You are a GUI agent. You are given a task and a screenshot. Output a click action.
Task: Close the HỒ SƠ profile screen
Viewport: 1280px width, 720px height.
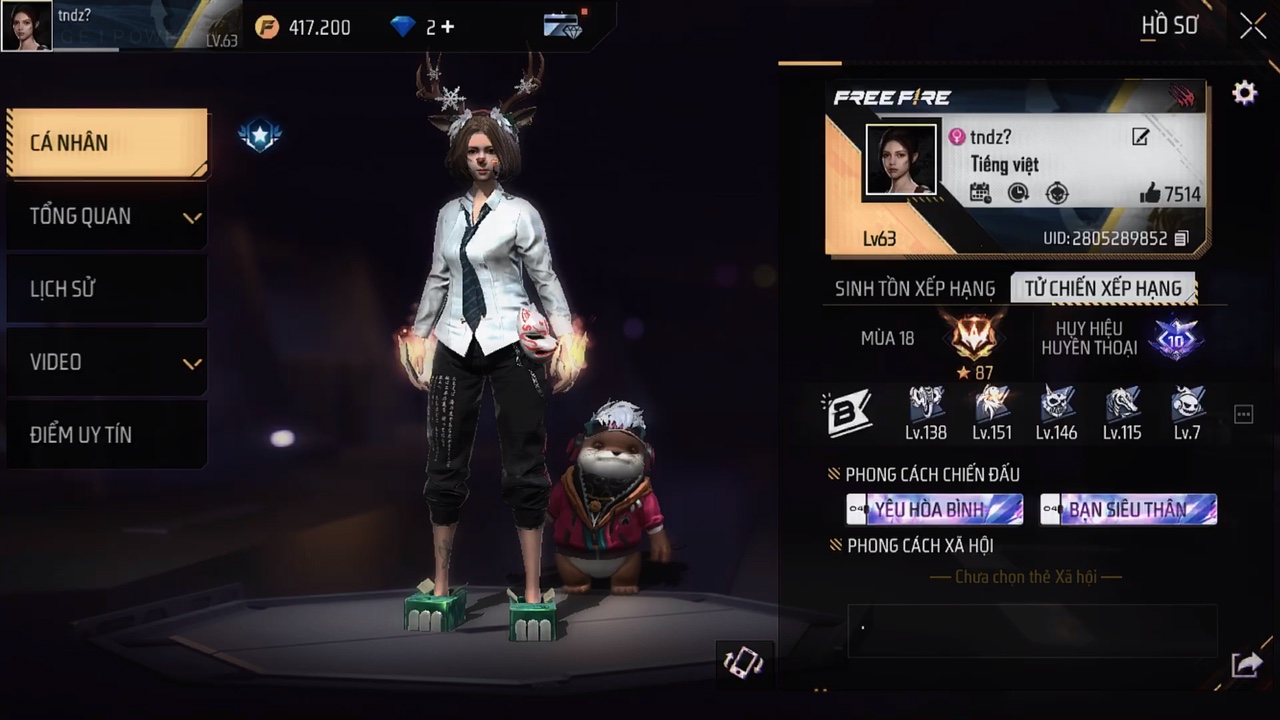[x=1253, y=26]
